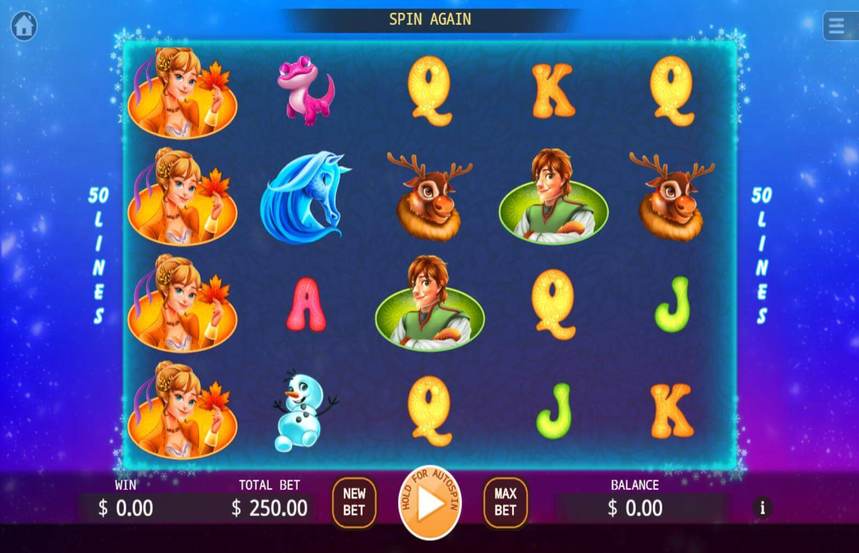Viewport: 859px width, 553px height.
Task: Go to the home screen
Action: pos(23,26)
